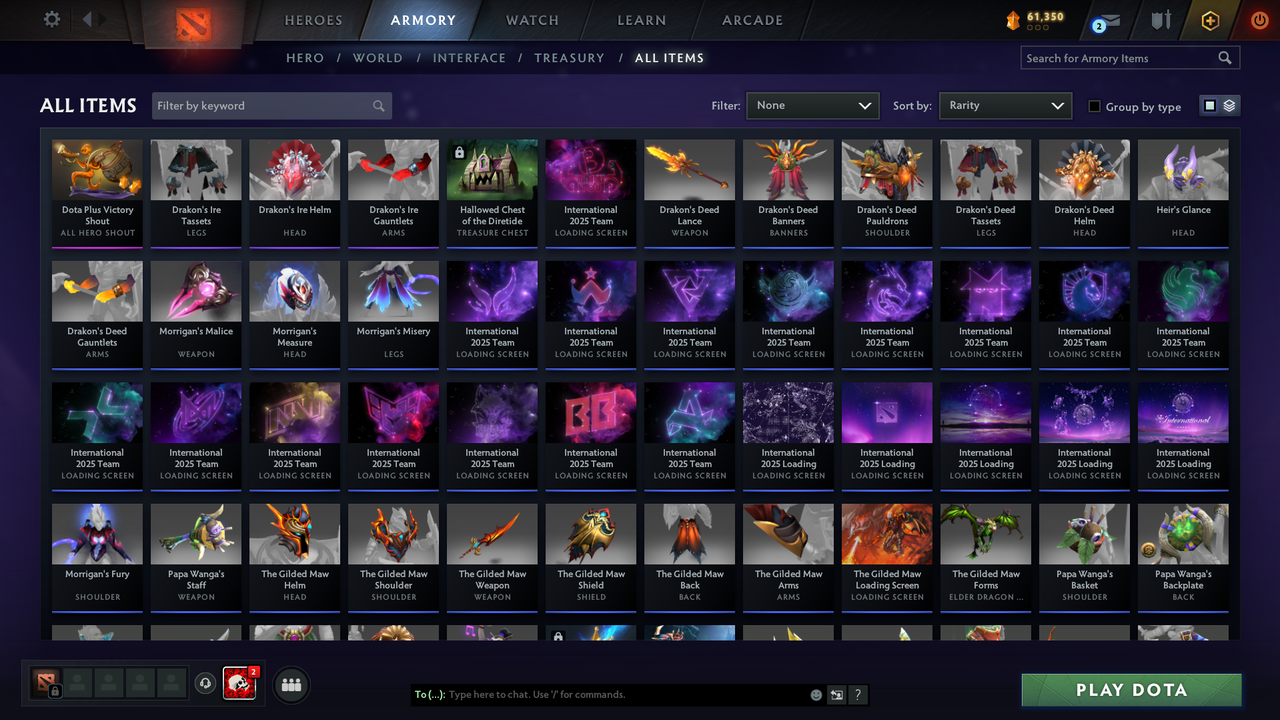Expand the back arrow navigation control
Image resolution: width=1280 pixels, height=720 pixels.
coord(89,19)
